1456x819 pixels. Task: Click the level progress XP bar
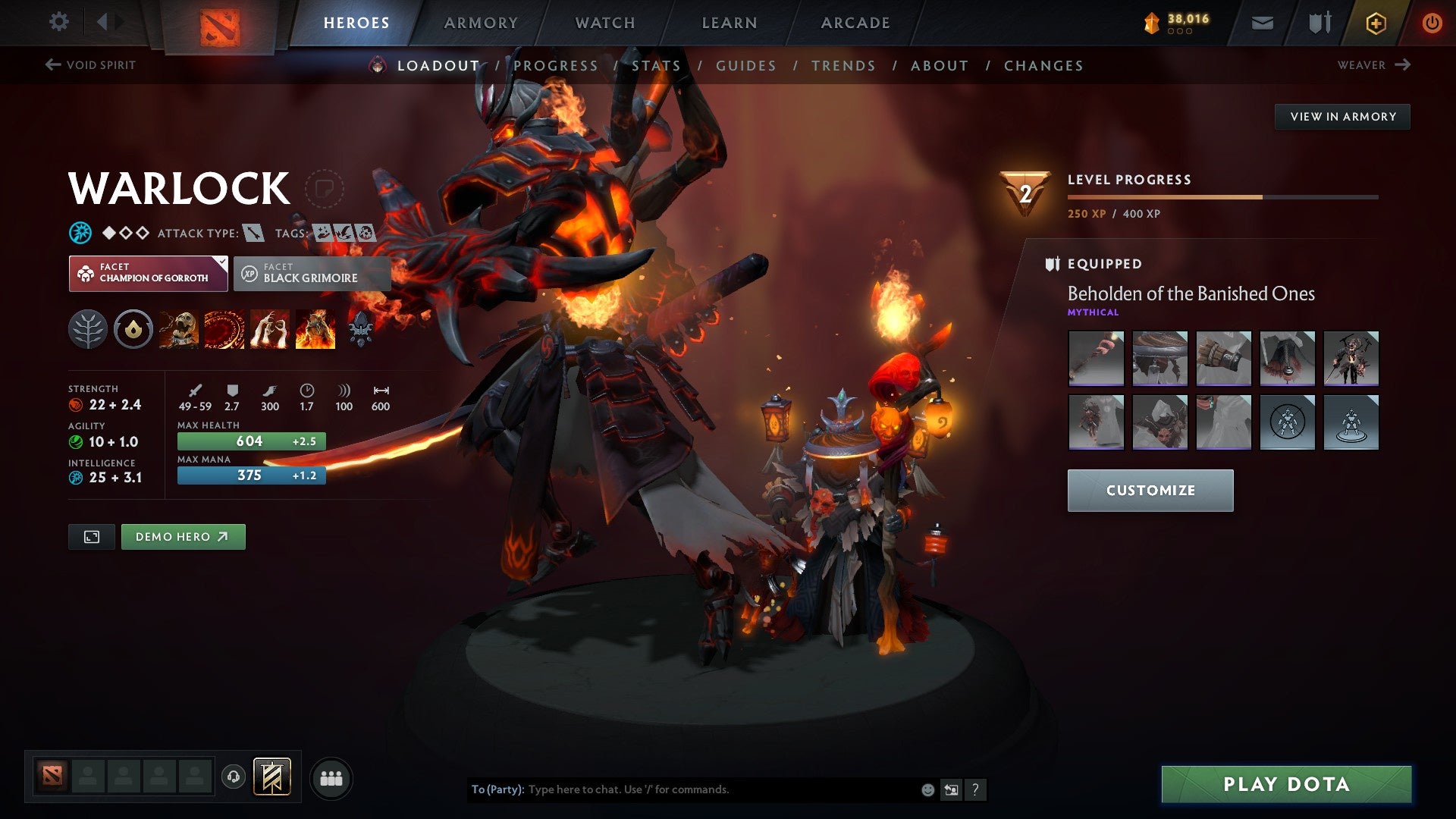[x=1221, y=196]
